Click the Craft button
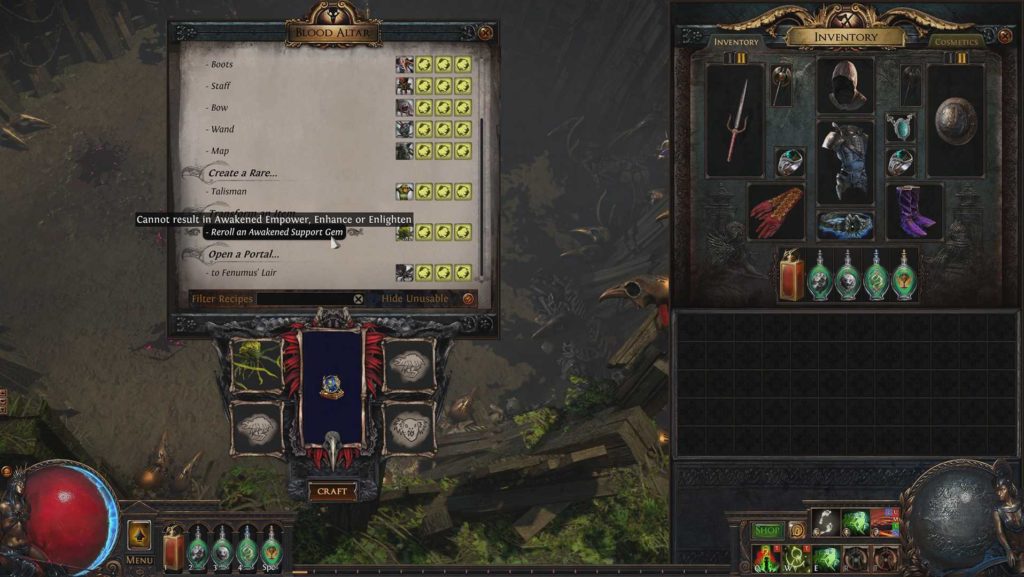The height and width of the screenshot is (577, 1024). (x=332, y=491)
